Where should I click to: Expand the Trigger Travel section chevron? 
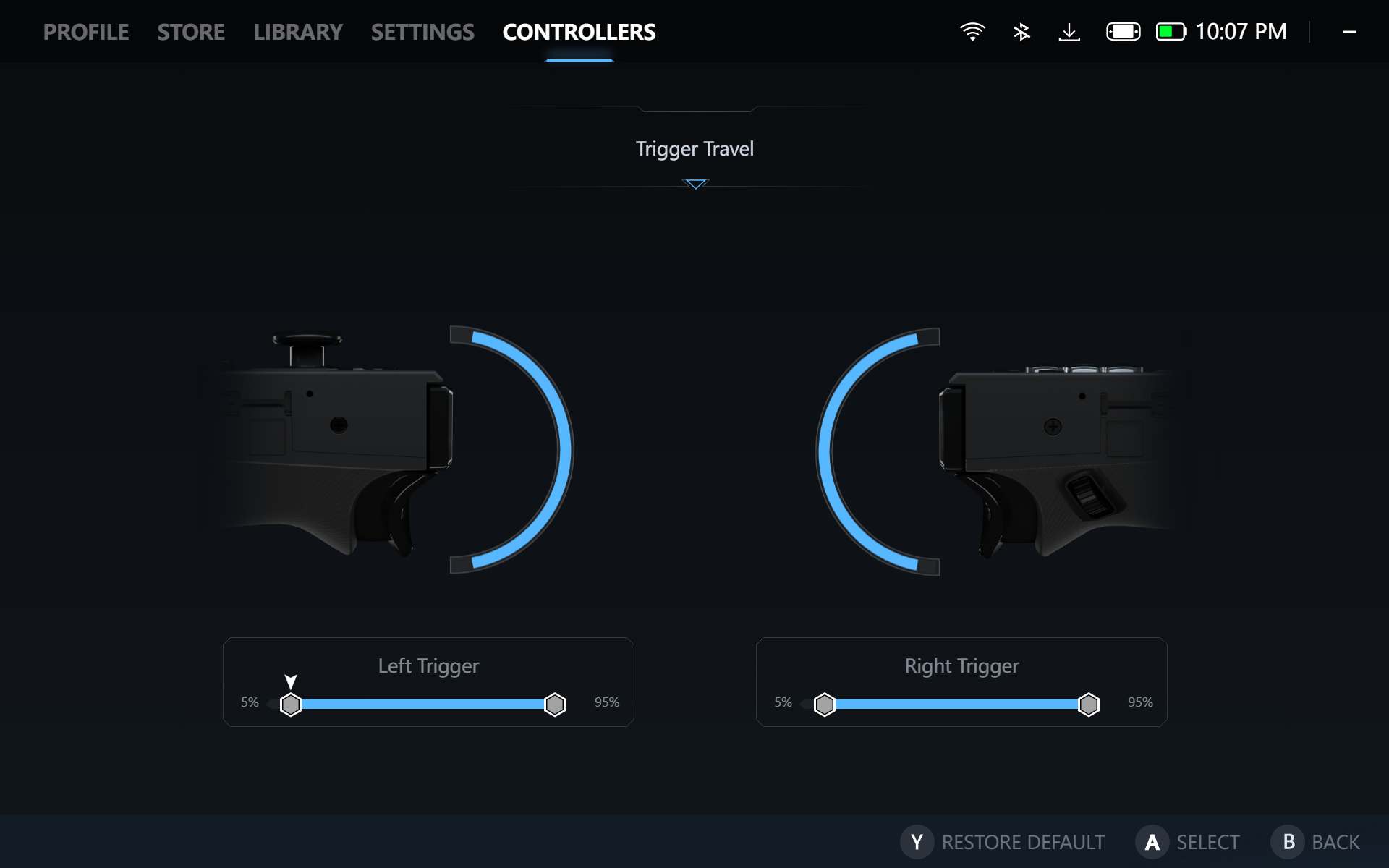point(694,184)
